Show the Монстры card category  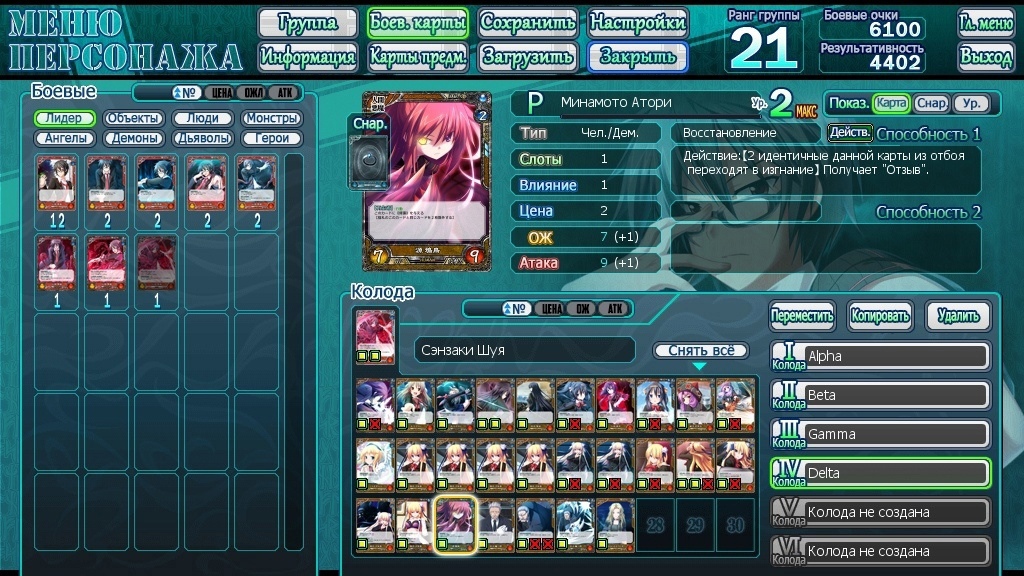point(272,118)
